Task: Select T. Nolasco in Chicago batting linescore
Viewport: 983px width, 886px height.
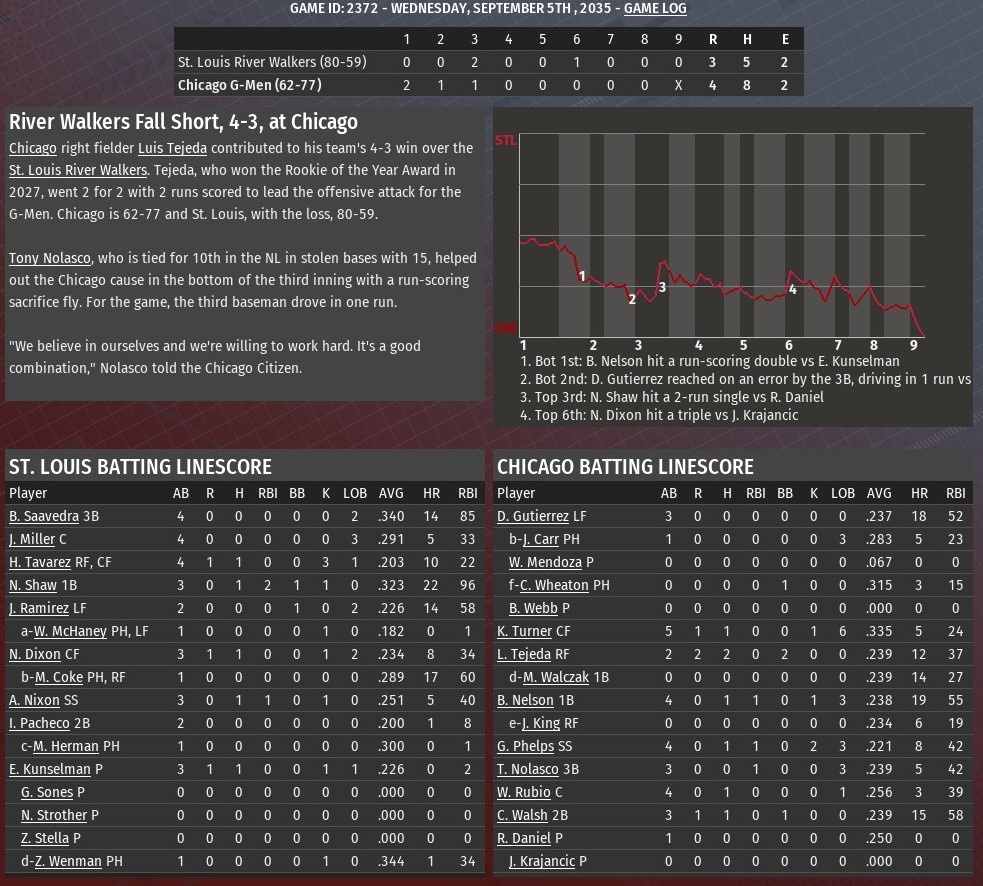Action: coord(528,769)
